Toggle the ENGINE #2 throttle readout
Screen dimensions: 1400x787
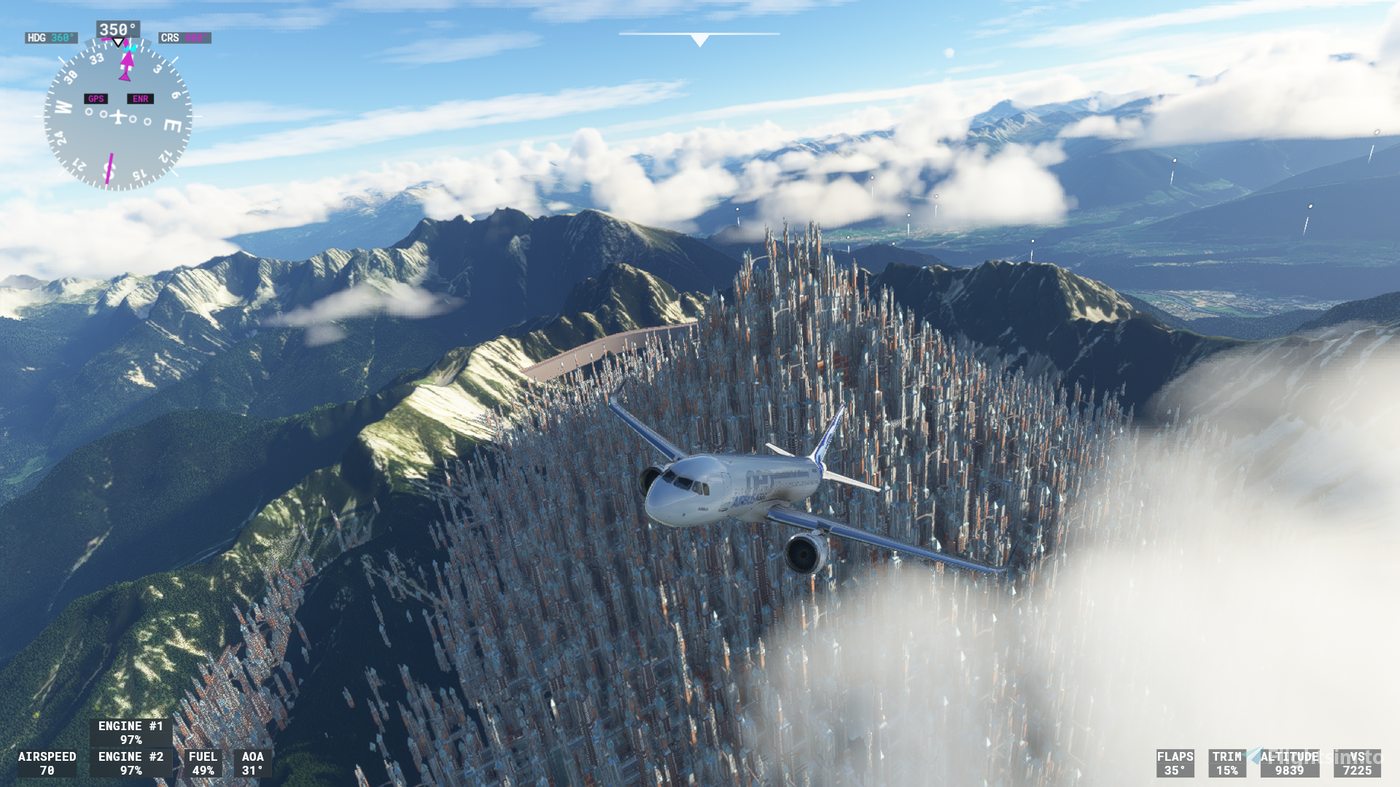point(130,761)
